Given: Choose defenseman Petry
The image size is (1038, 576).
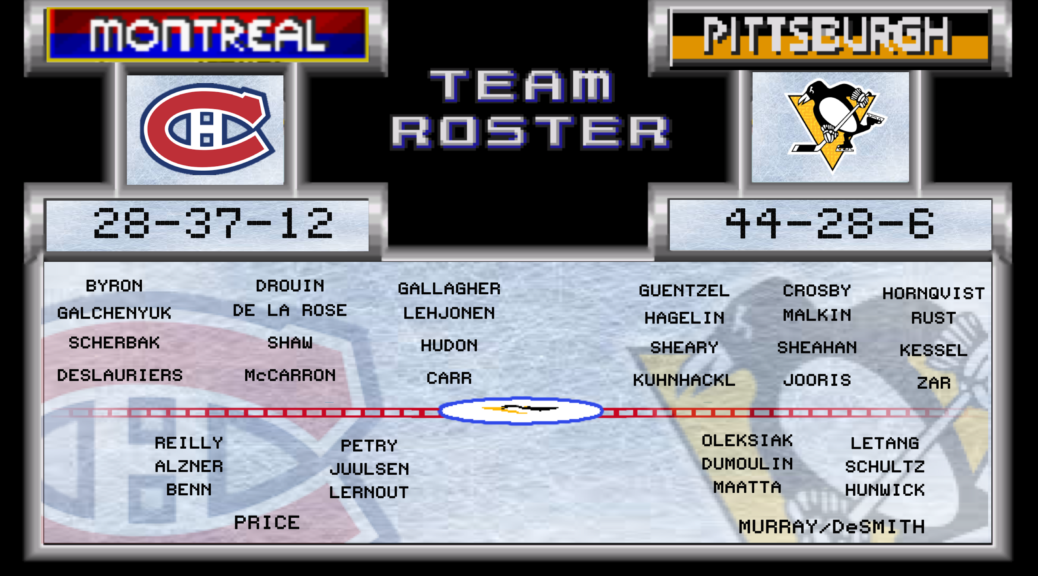Looking at the screenshot, I should coord(369,446).
